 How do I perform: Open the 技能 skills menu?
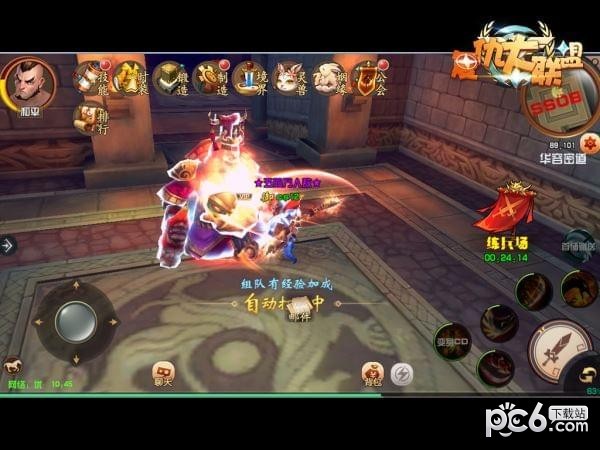click(x=90, y=76)
